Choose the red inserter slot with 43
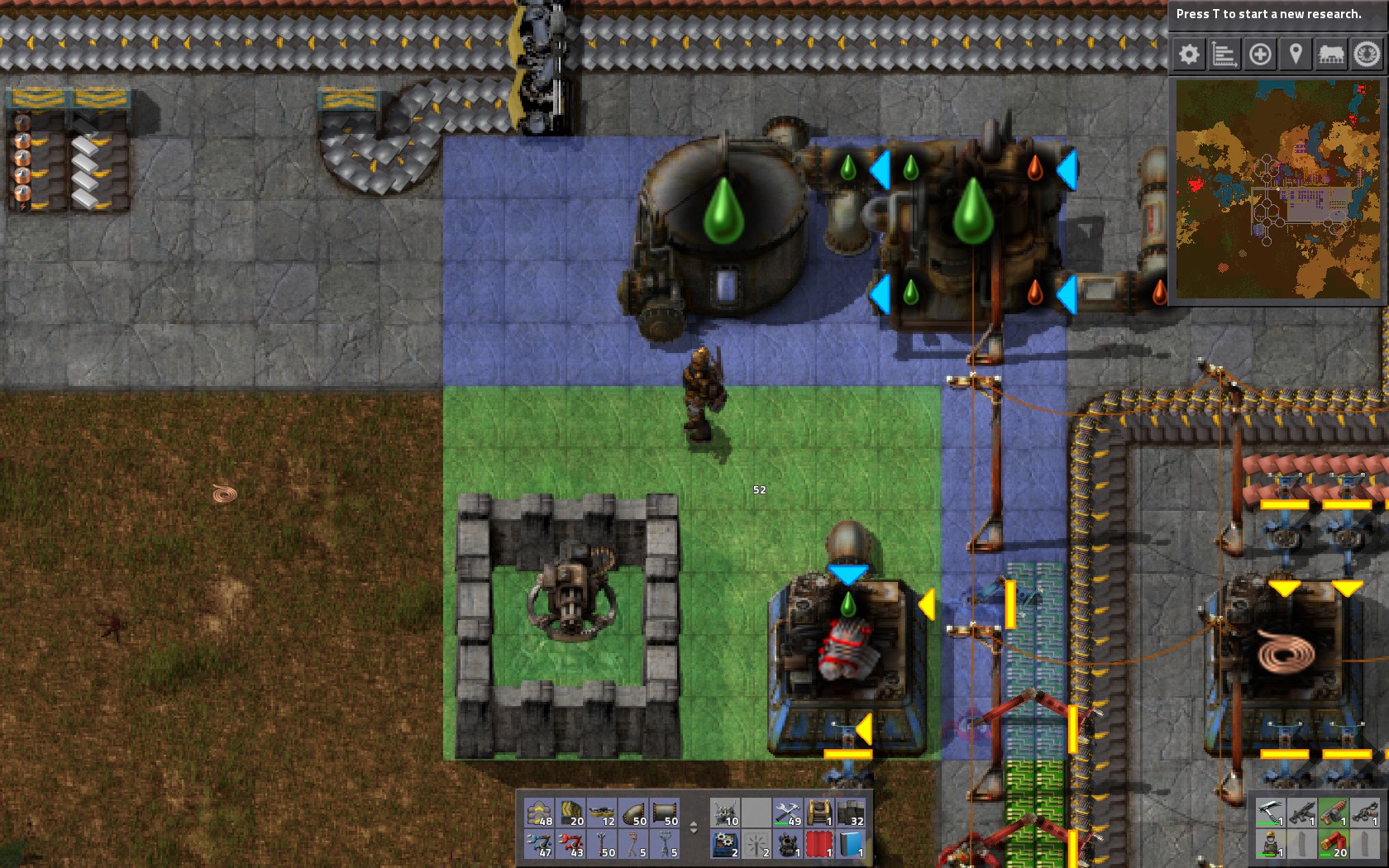1389x868 pixels. pyautogui.click(x=571, y=845)
